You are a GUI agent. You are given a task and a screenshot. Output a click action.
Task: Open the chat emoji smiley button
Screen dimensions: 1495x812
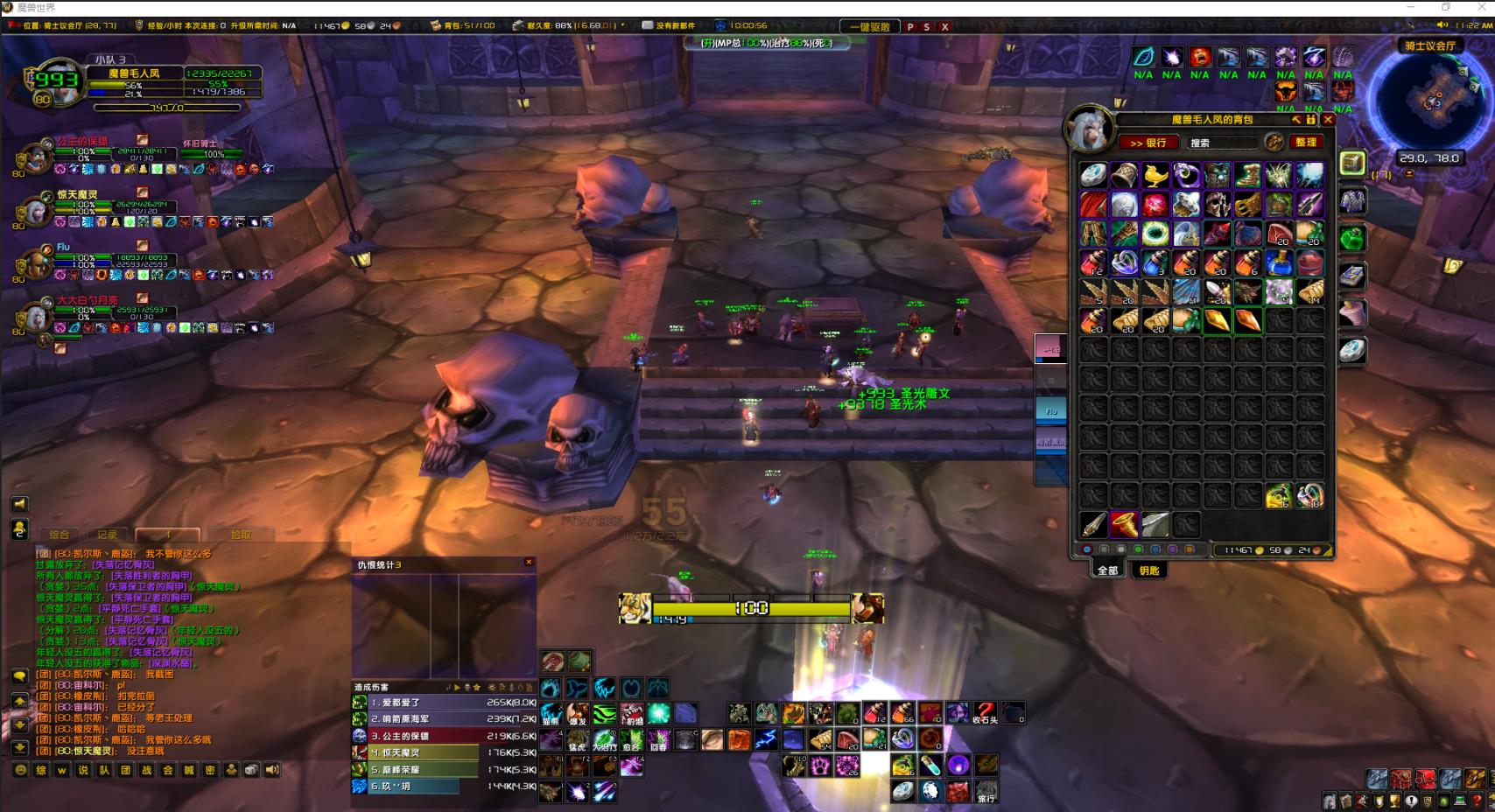[x=20, y=770]
